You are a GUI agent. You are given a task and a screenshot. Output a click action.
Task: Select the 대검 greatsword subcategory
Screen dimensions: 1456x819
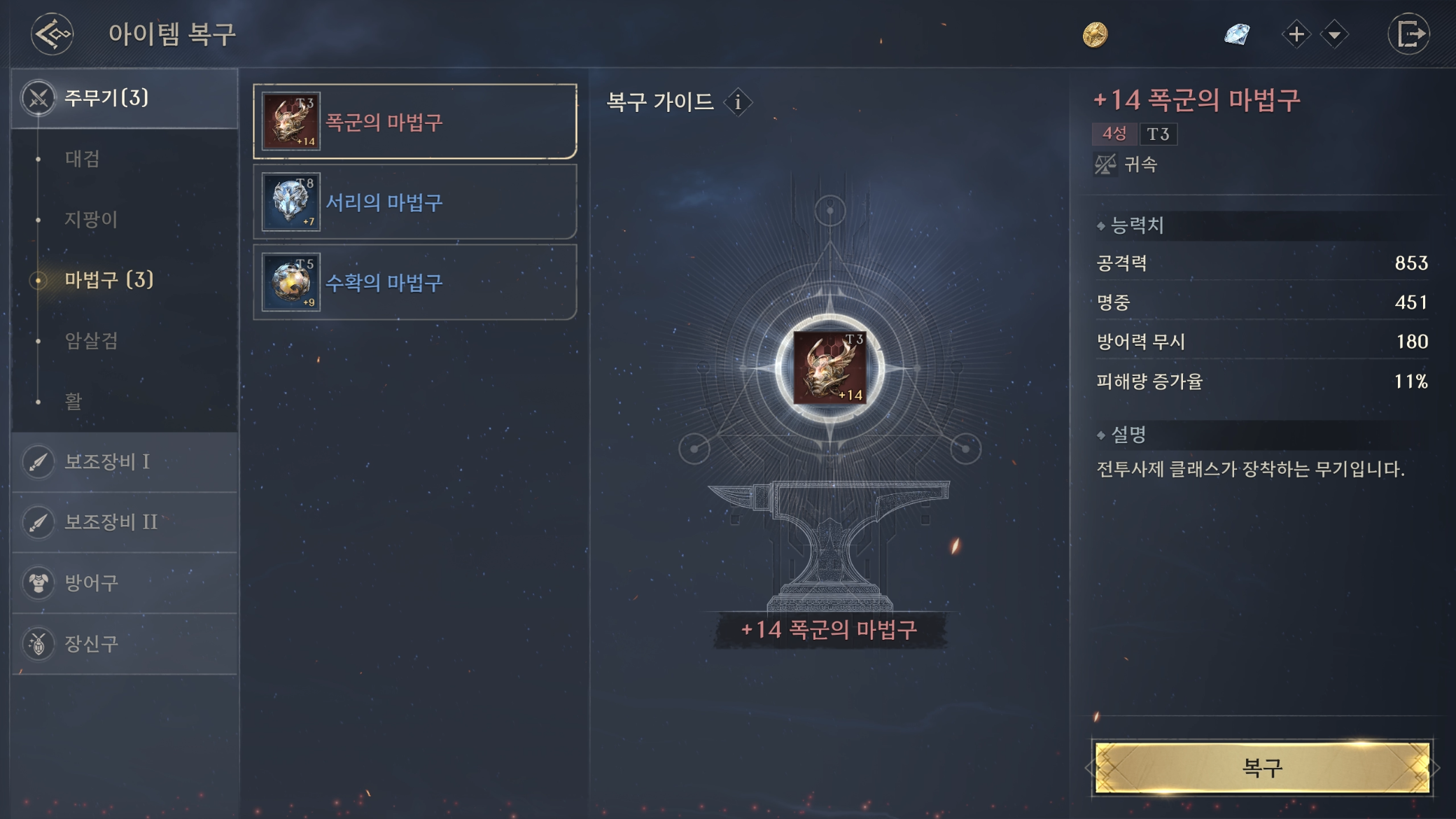pos(83,159)
